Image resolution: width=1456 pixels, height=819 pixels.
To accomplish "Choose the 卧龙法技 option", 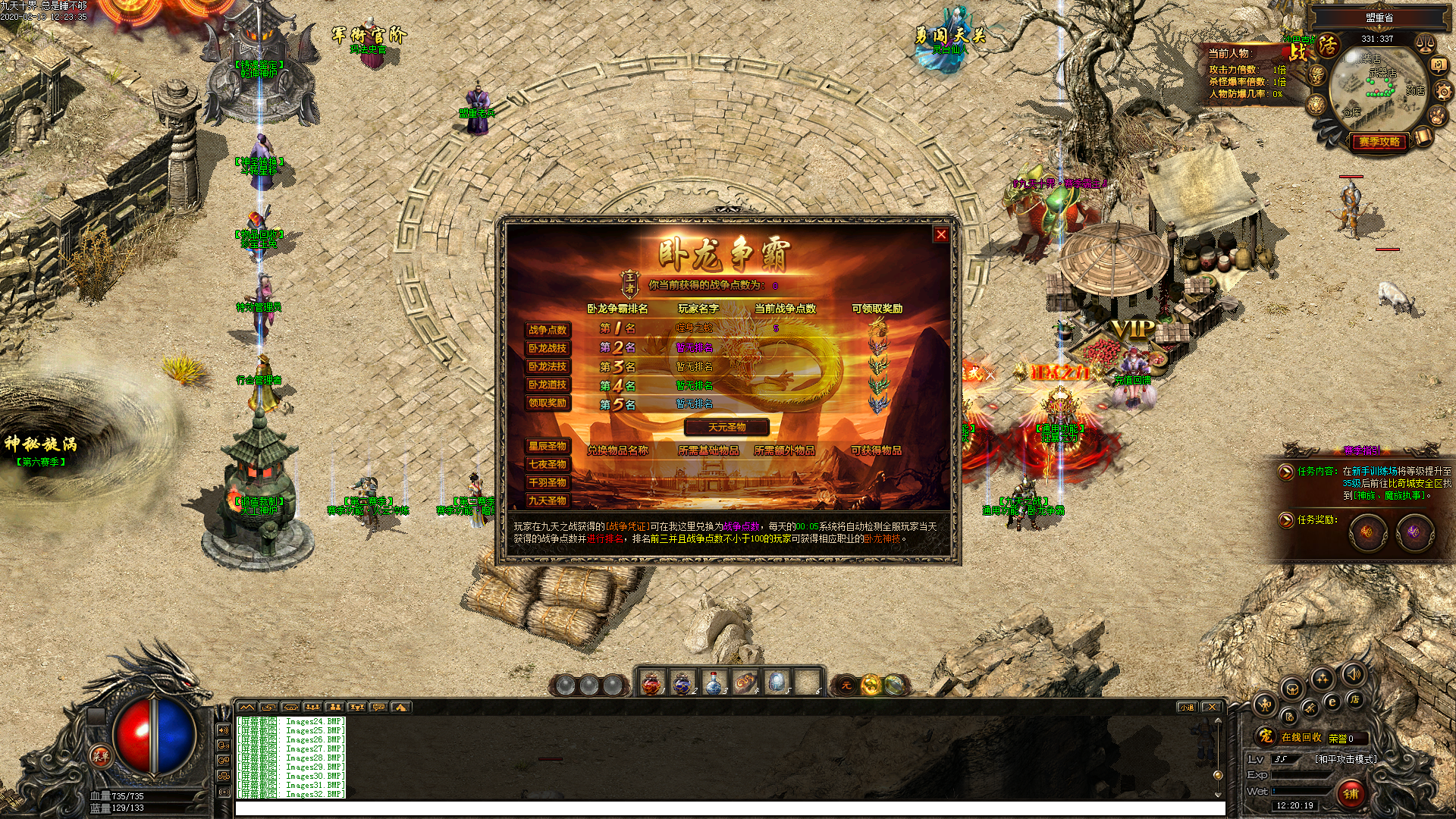I will pyautogui.click(x=548, y=366).
